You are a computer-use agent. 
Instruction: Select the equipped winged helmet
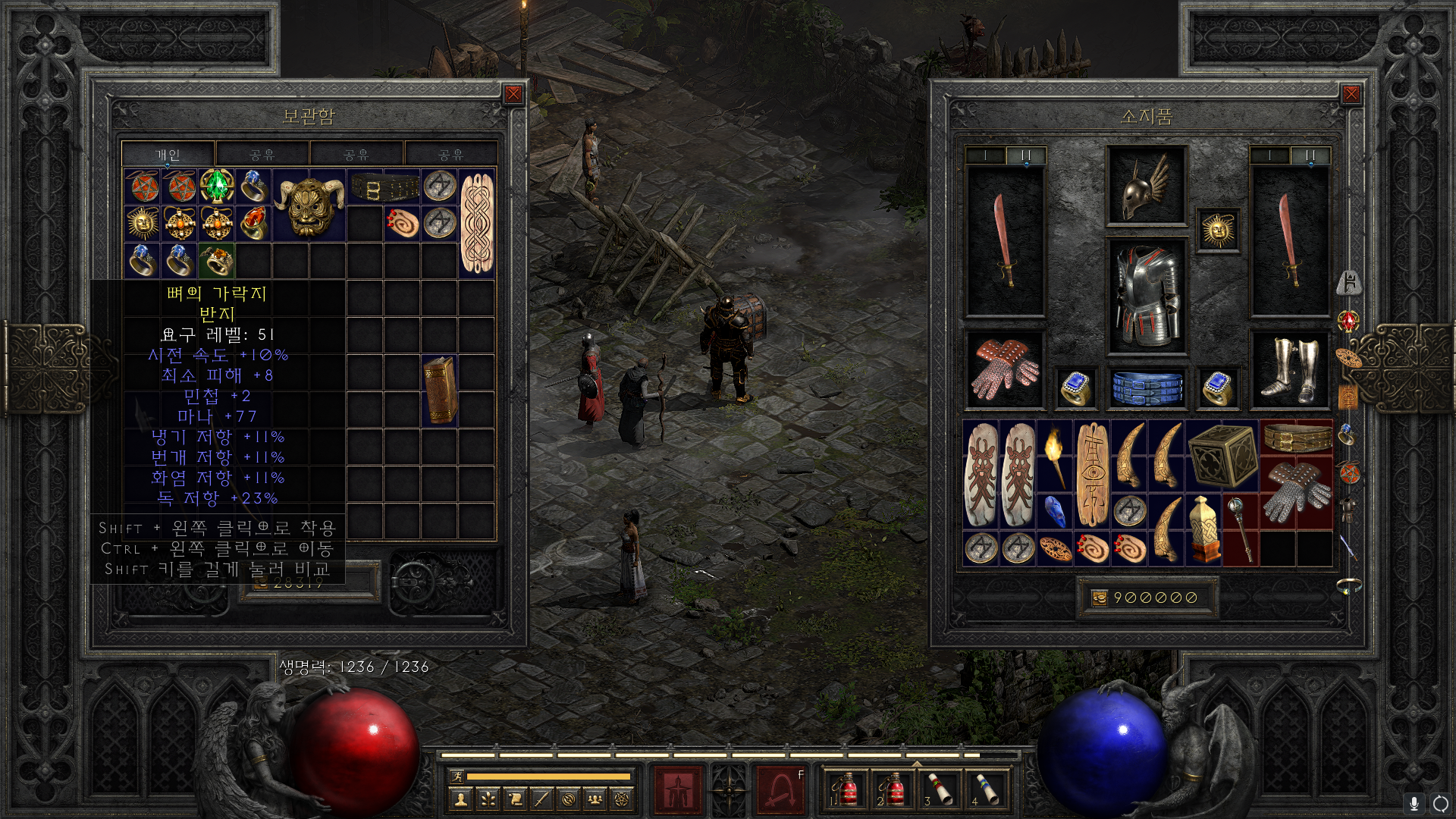click(x=1146, y=186)
